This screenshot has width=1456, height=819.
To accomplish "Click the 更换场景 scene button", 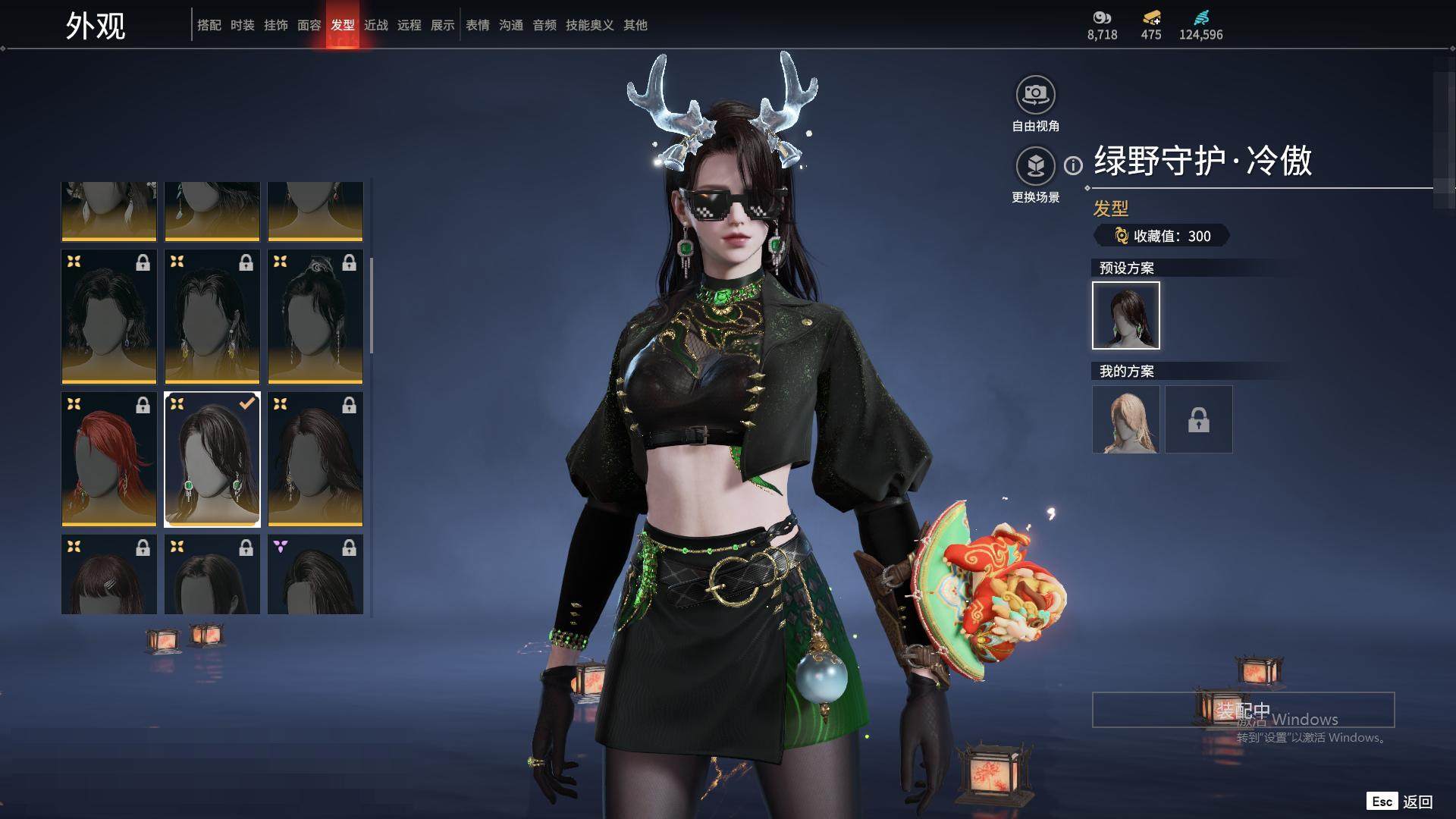I will (1035, 166).
